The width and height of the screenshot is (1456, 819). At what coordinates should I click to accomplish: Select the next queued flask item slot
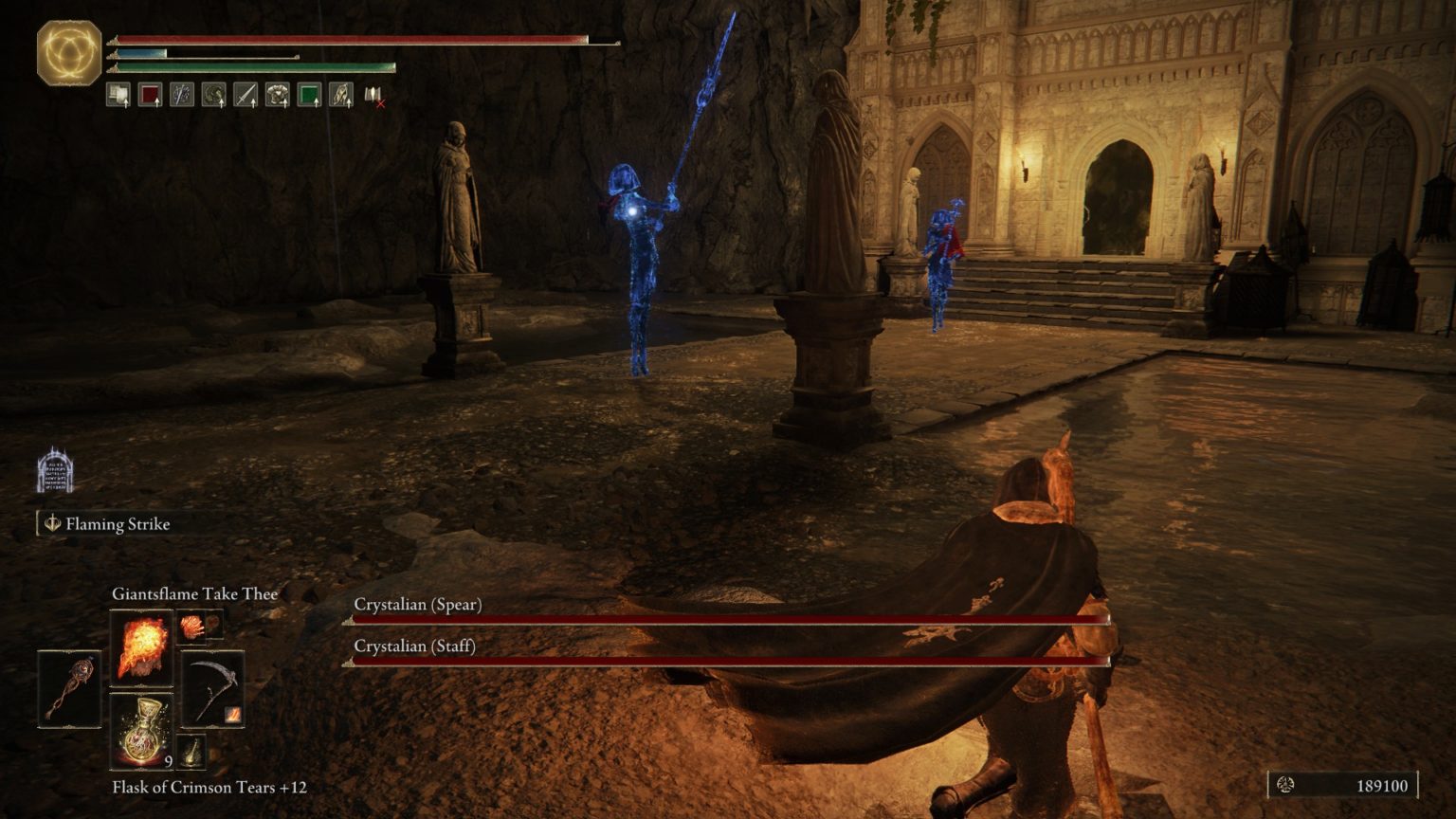pos(192,751)
